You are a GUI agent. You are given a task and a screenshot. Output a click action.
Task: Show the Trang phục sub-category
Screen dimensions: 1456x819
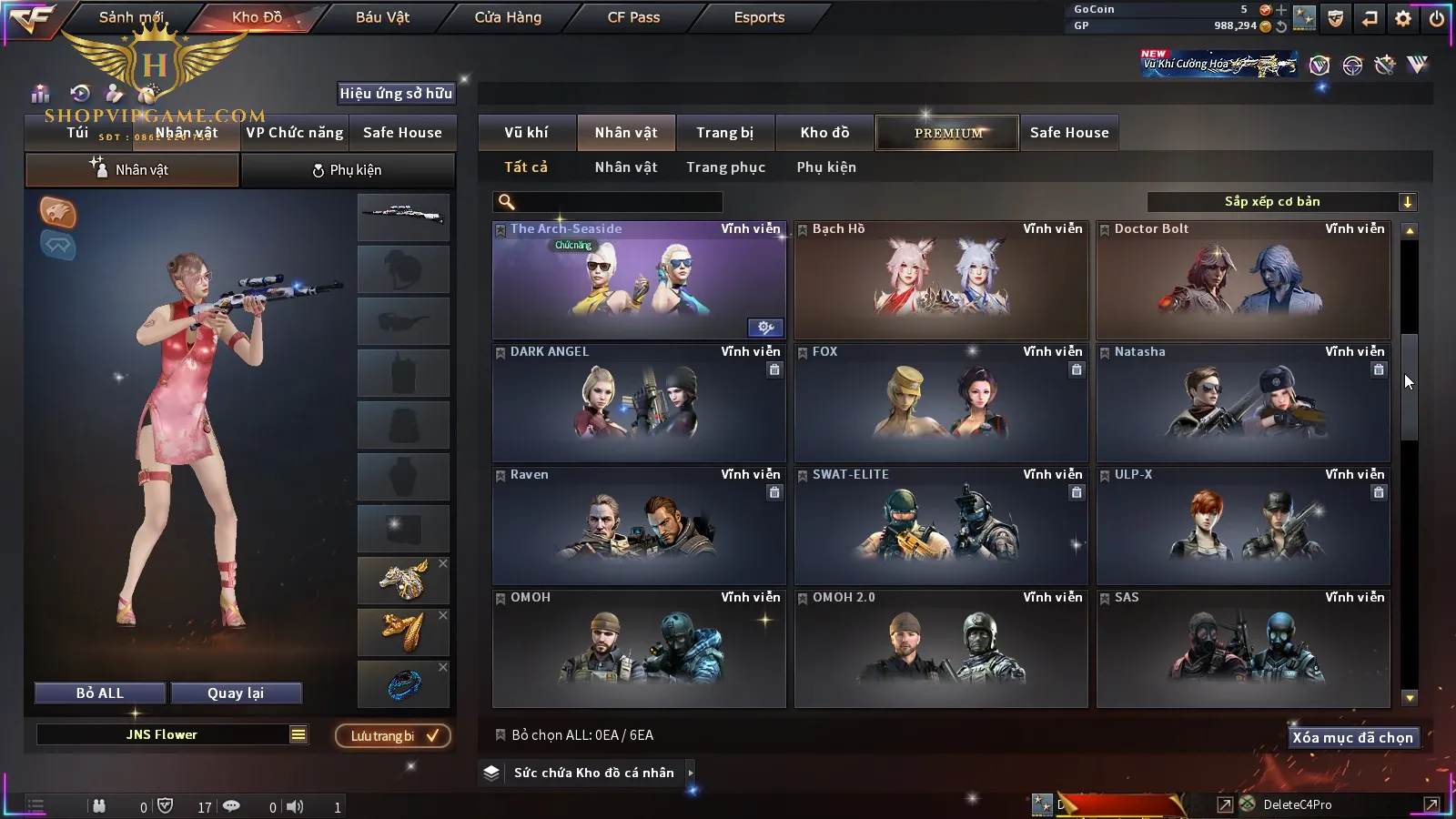point(725,167)
